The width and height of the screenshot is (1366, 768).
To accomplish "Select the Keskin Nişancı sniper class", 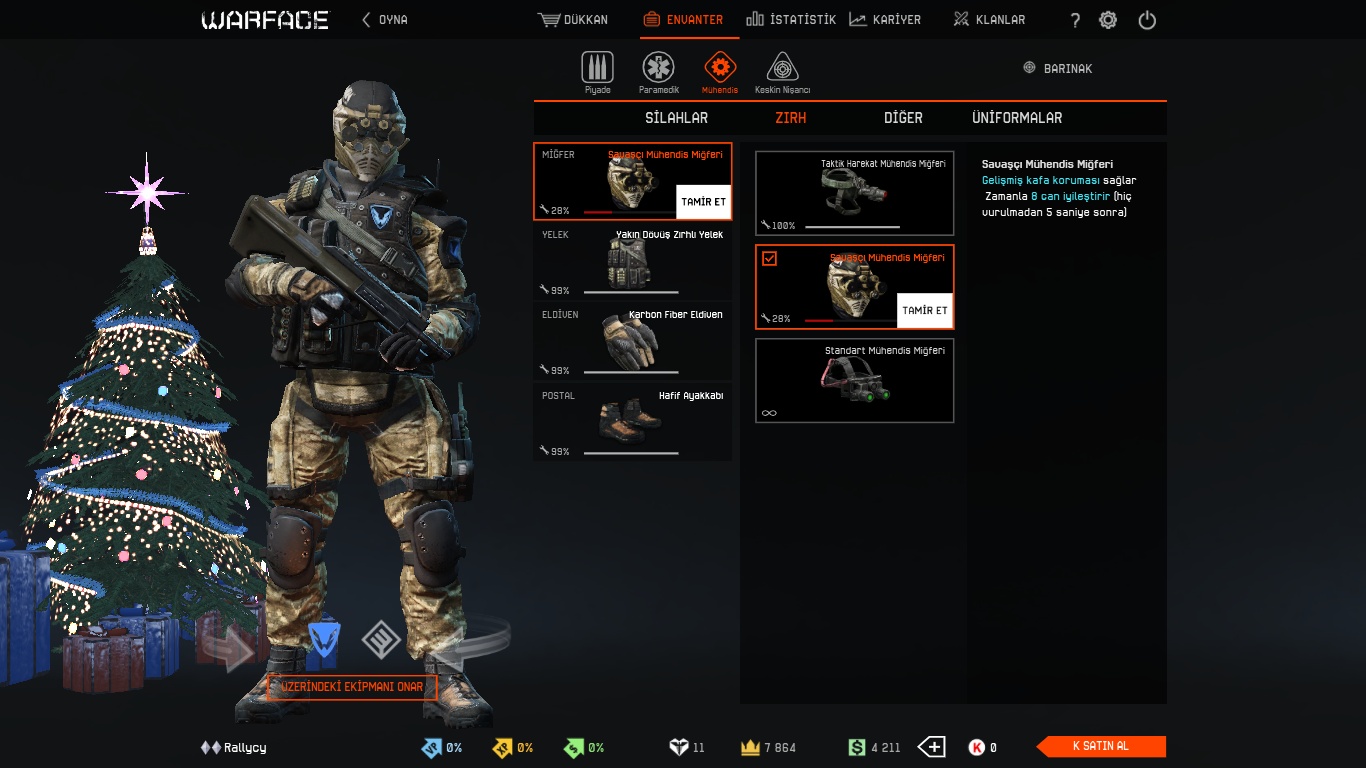I will pos(782,70).
